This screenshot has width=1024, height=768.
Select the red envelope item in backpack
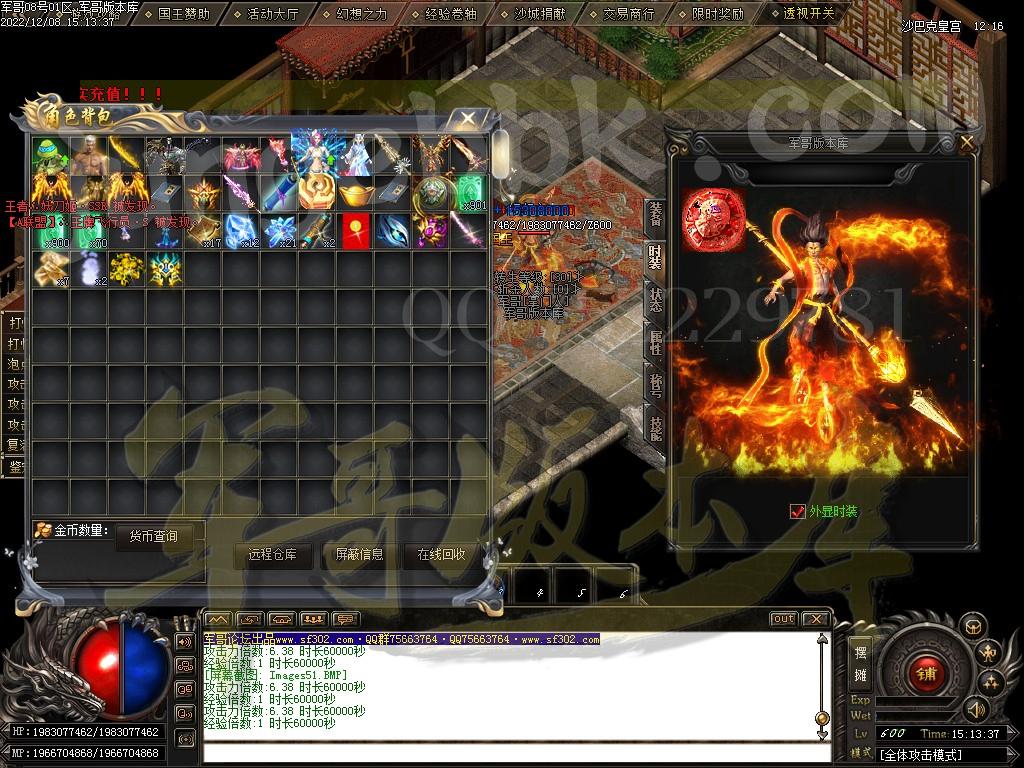353,230
